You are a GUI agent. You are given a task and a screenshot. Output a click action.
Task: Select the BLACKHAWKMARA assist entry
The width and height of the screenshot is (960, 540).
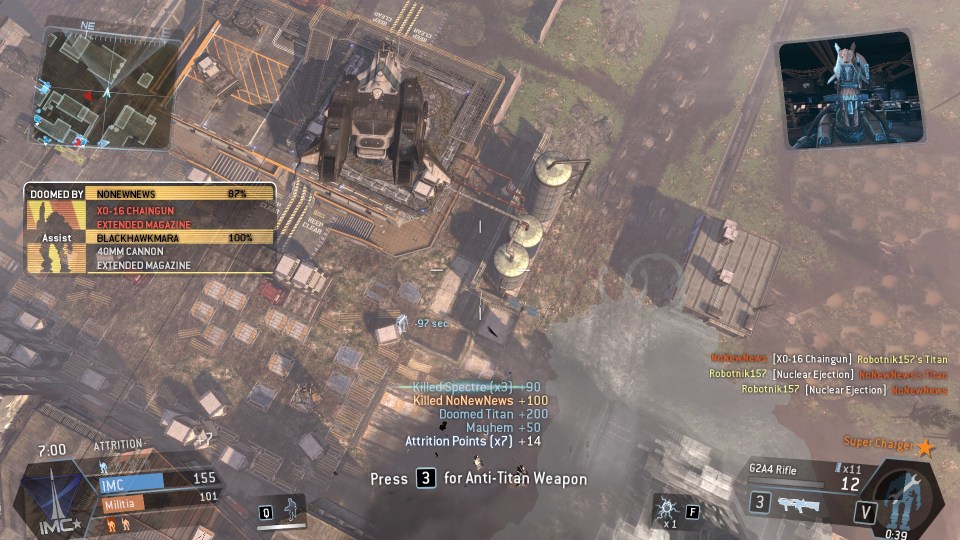[x=180, y=239]
